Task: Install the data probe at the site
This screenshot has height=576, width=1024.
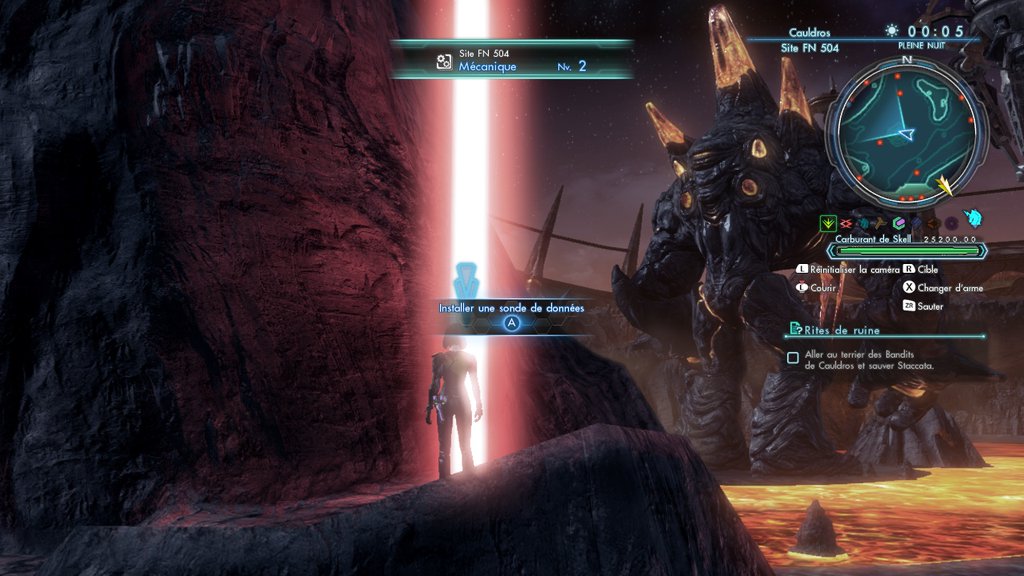Action: pyautogui.click(x=511, y=323)
